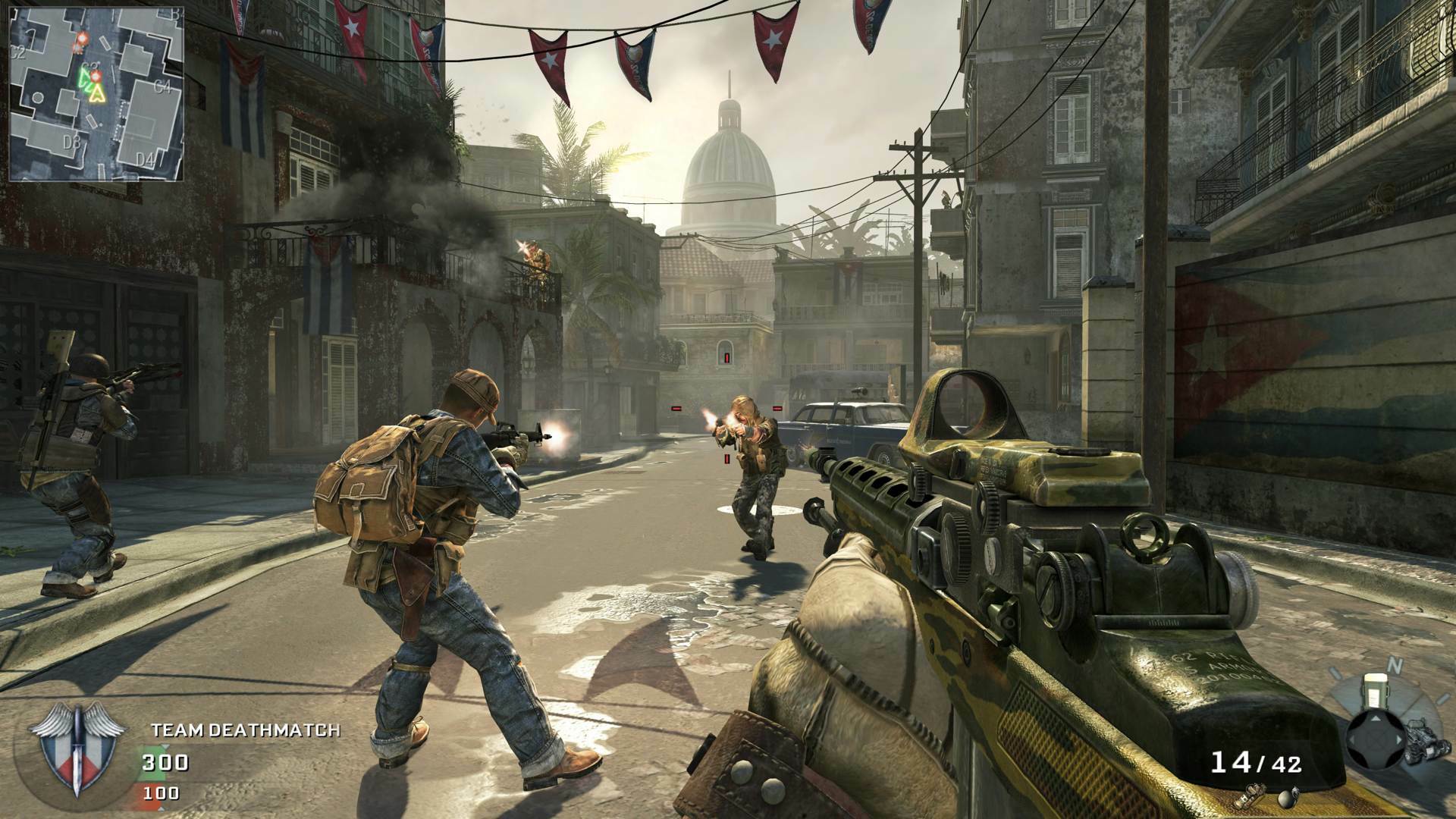Select the yellow player arrow on the minimap
Screen dimensions: 1456x819
click(x=96, y=93)
